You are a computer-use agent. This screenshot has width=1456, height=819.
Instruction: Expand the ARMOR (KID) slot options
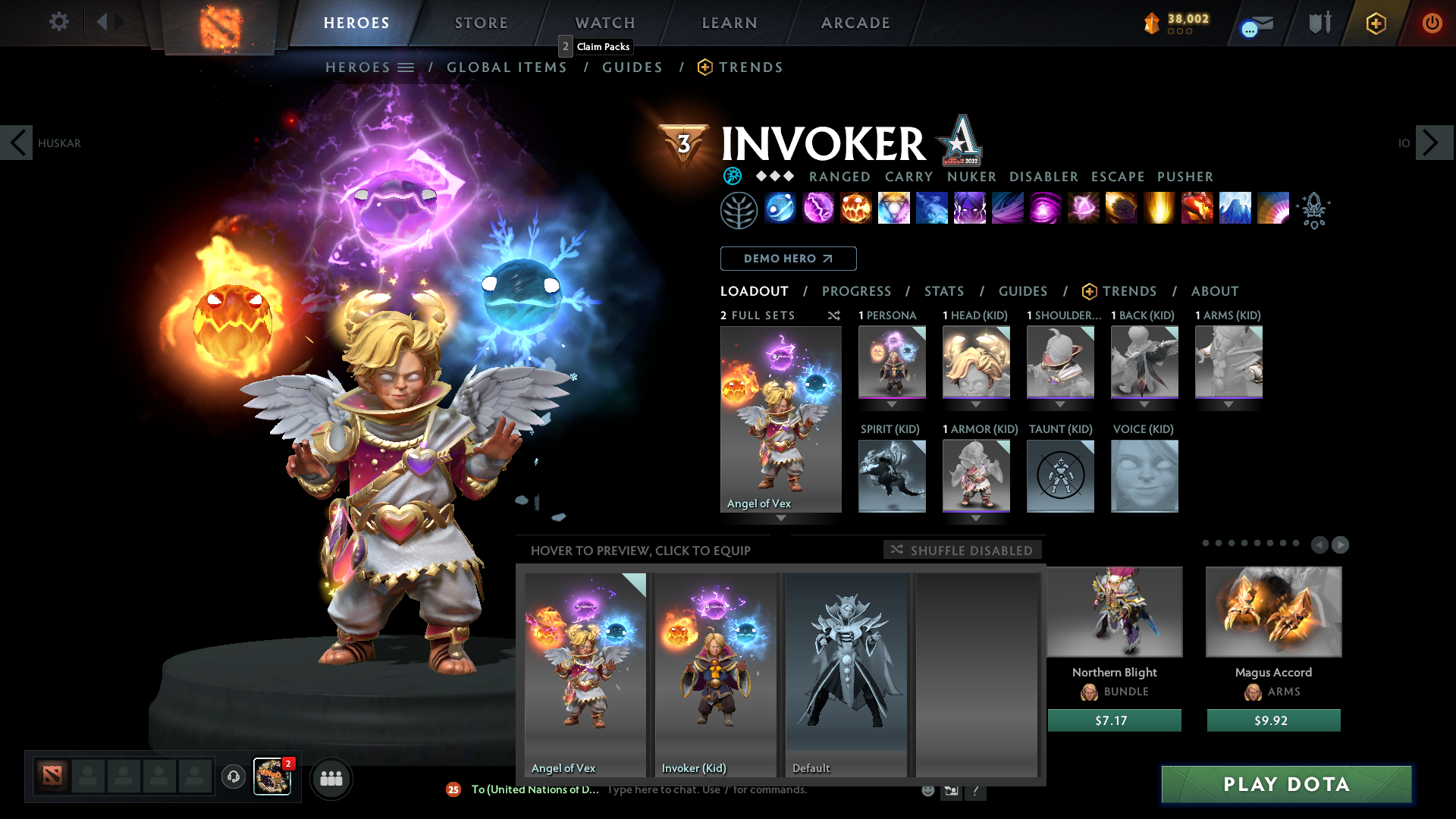pyautogui.click(x=976, y=518)
